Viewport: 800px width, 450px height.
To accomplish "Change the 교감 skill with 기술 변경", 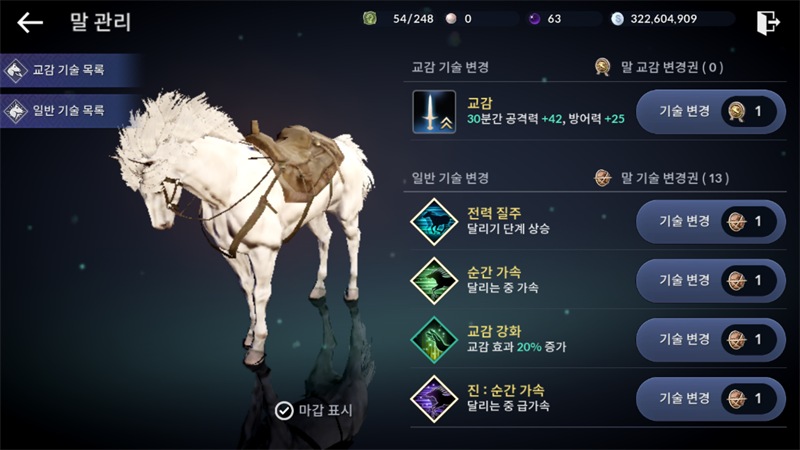I will pos(710,112).
